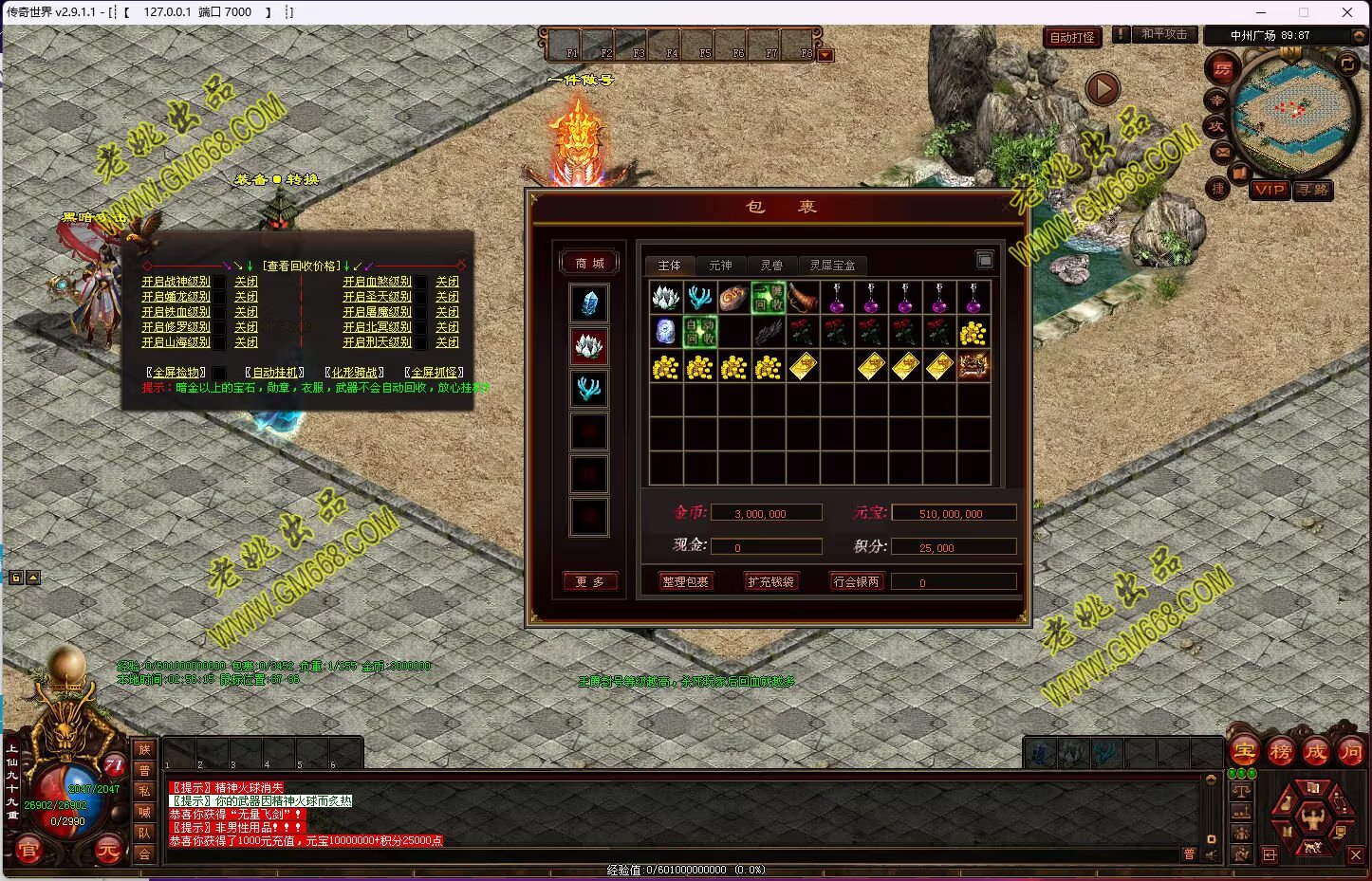The height and width of the screenshot is (881, 1372).
Task: Open the 灵犀宝盒 tab
Action: pyautogui.click(x=832, y=266)
